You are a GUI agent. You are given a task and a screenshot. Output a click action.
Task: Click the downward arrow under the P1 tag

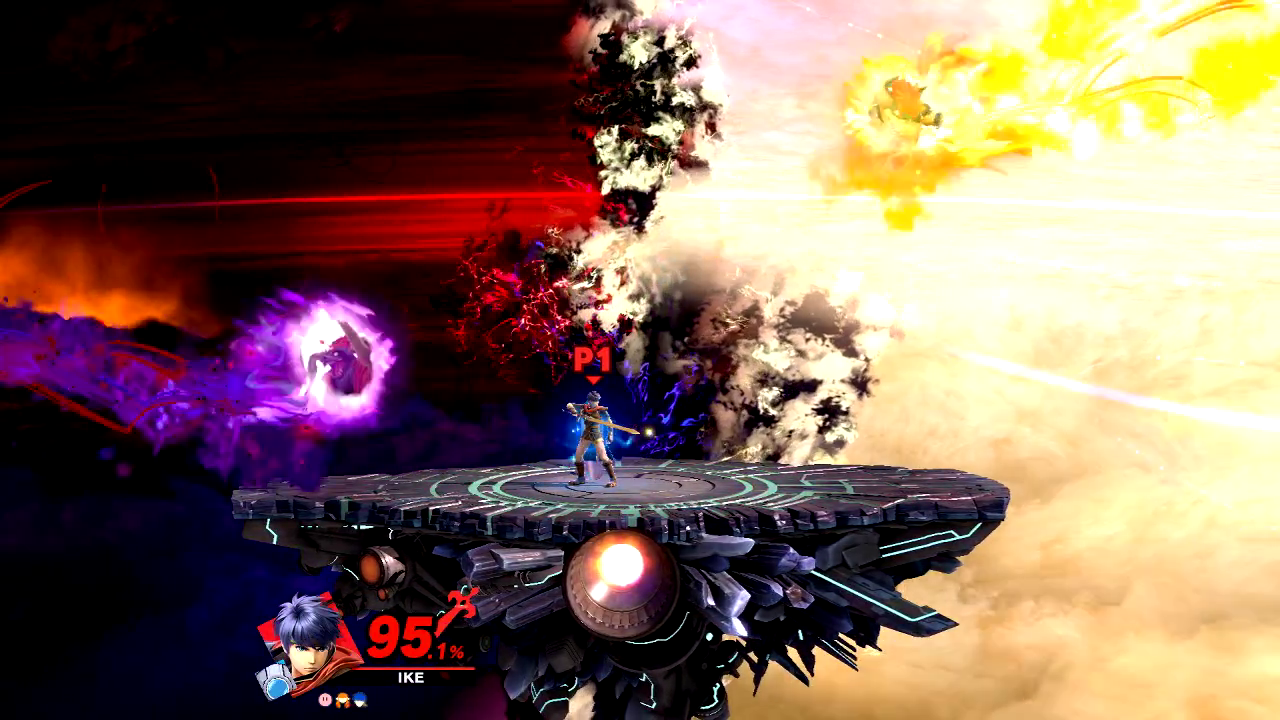[593, 380]
